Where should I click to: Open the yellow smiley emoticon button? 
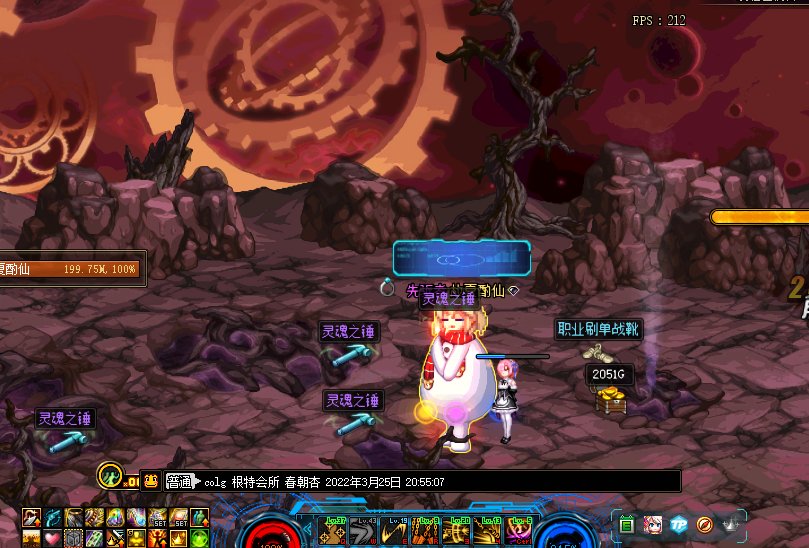click(150, 481)
